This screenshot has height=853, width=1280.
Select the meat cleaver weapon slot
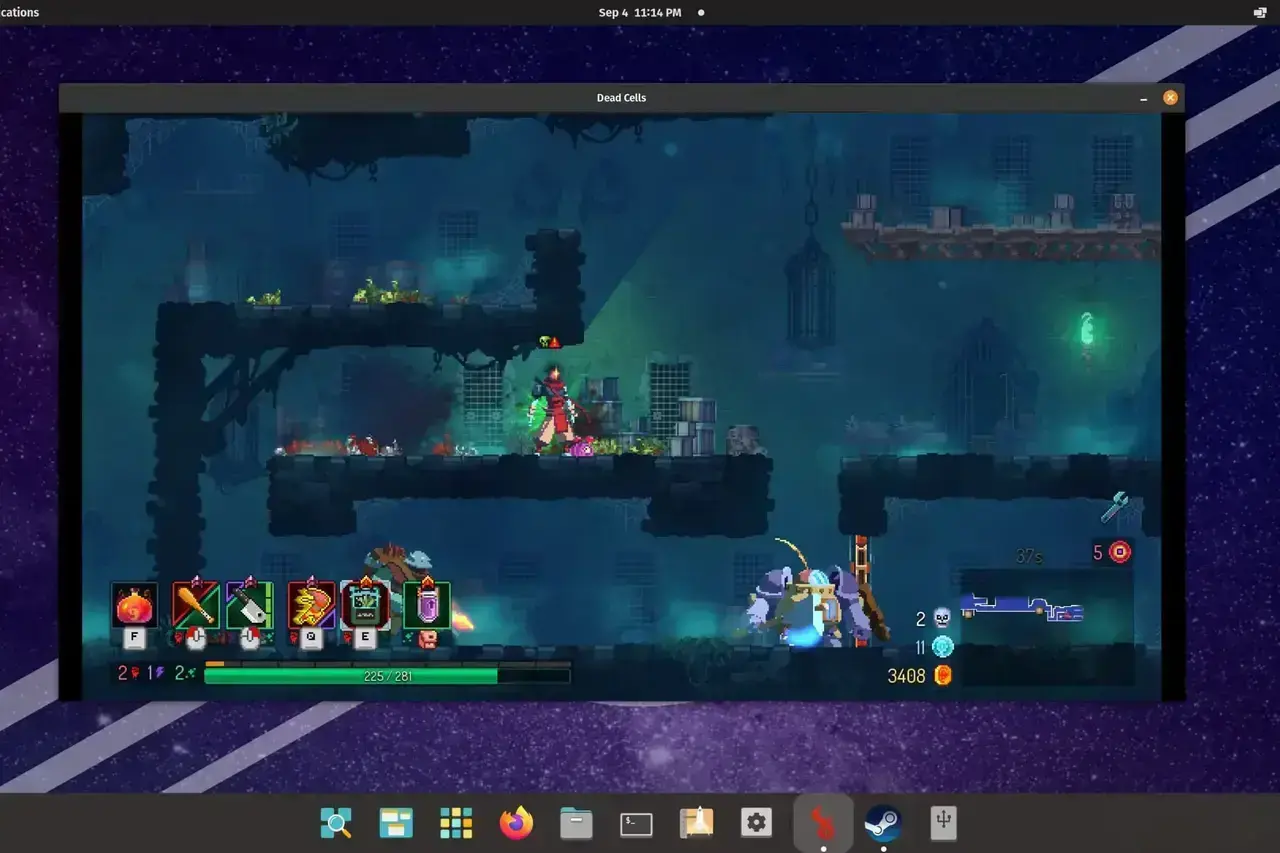(249, 605)
